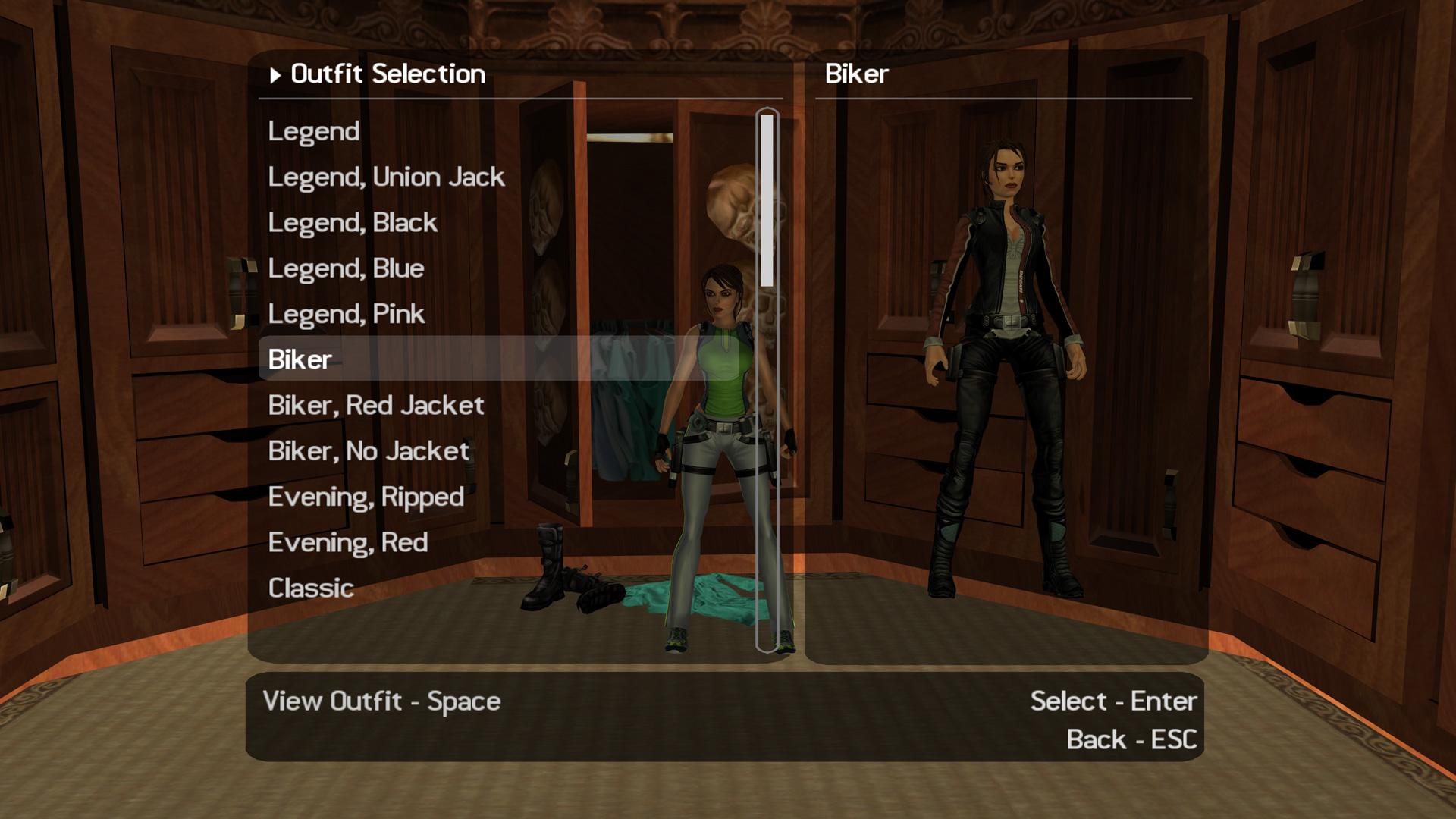Select the Legend, Union Jack outfit
Viewport: 1456px width, 819px height.
388,176
